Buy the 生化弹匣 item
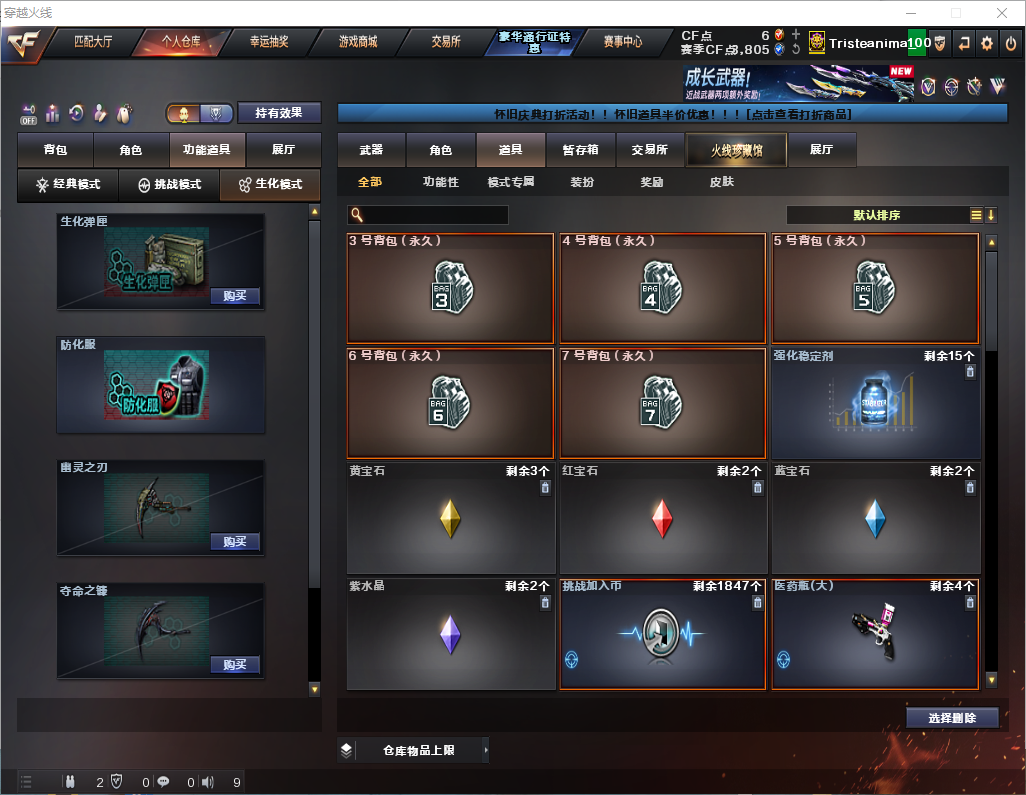The image size is (1026, 795). tap(235, 296)
